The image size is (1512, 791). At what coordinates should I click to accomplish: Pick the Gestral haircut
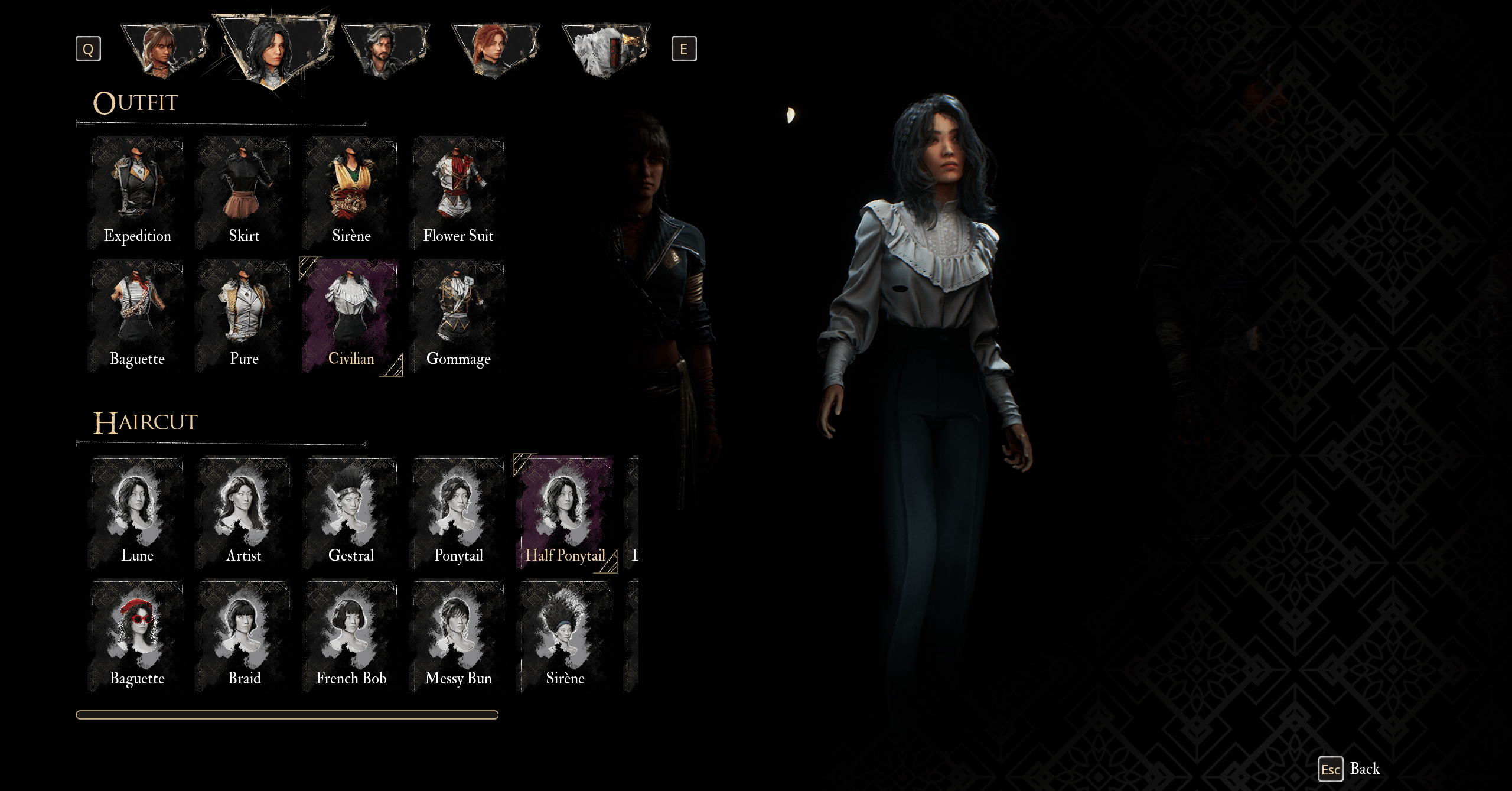pyautogui.click(x=351, y=513)
